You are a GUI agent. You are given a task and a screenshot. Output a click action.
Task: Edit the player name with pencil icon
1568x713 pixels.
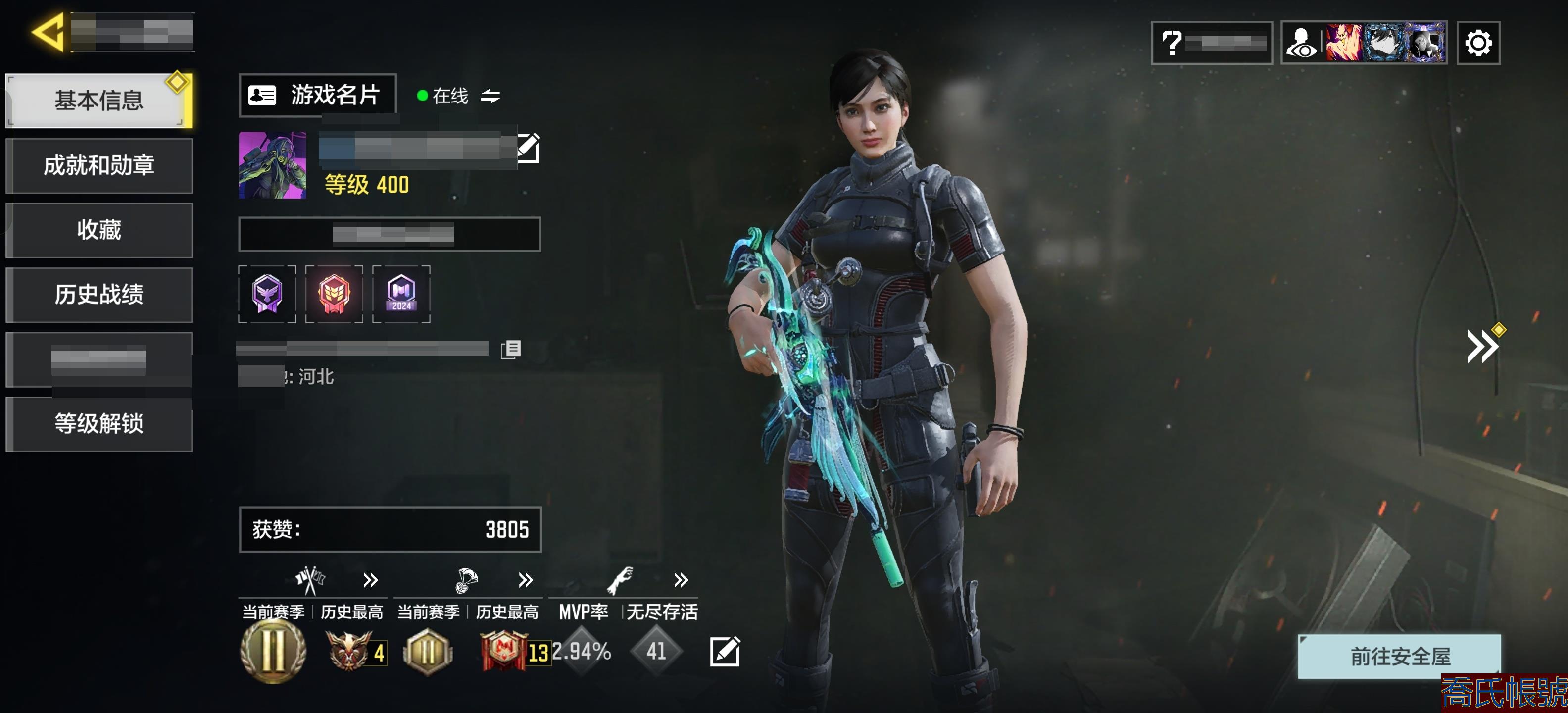(x=528, y=148)
